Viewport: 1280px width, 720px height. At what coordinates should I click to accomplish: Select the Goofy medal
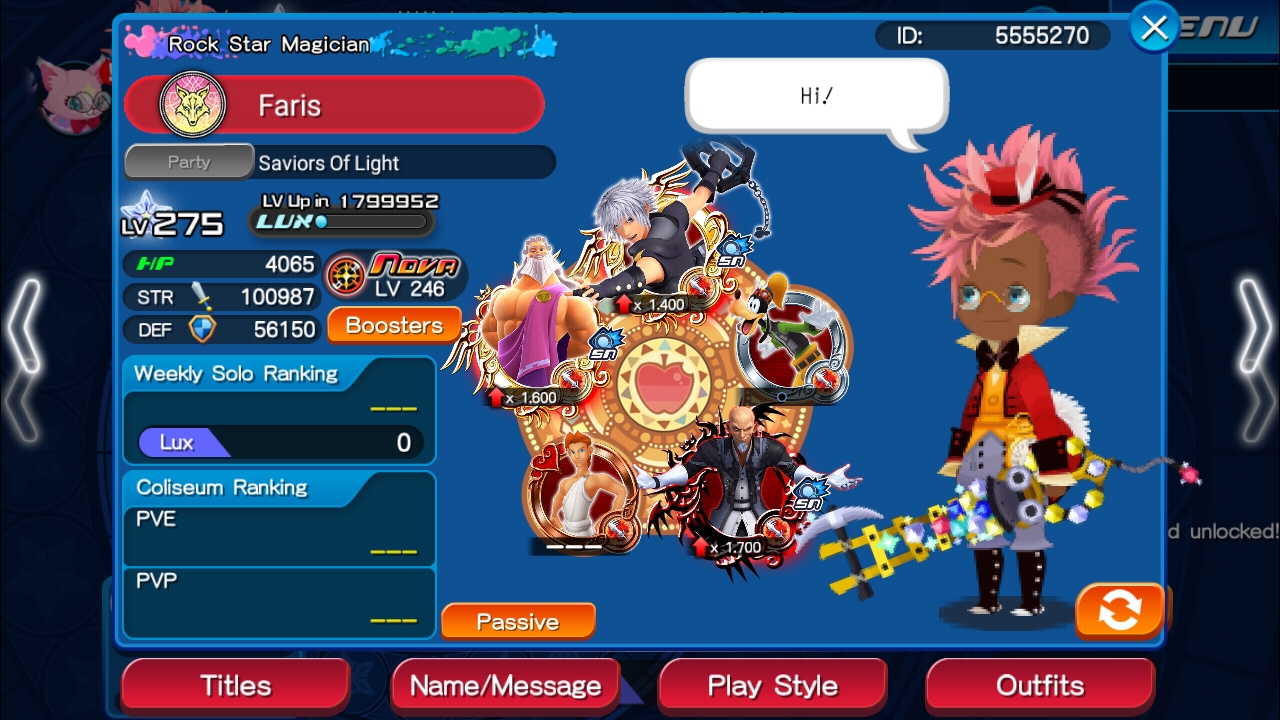(x=790, y=340)
